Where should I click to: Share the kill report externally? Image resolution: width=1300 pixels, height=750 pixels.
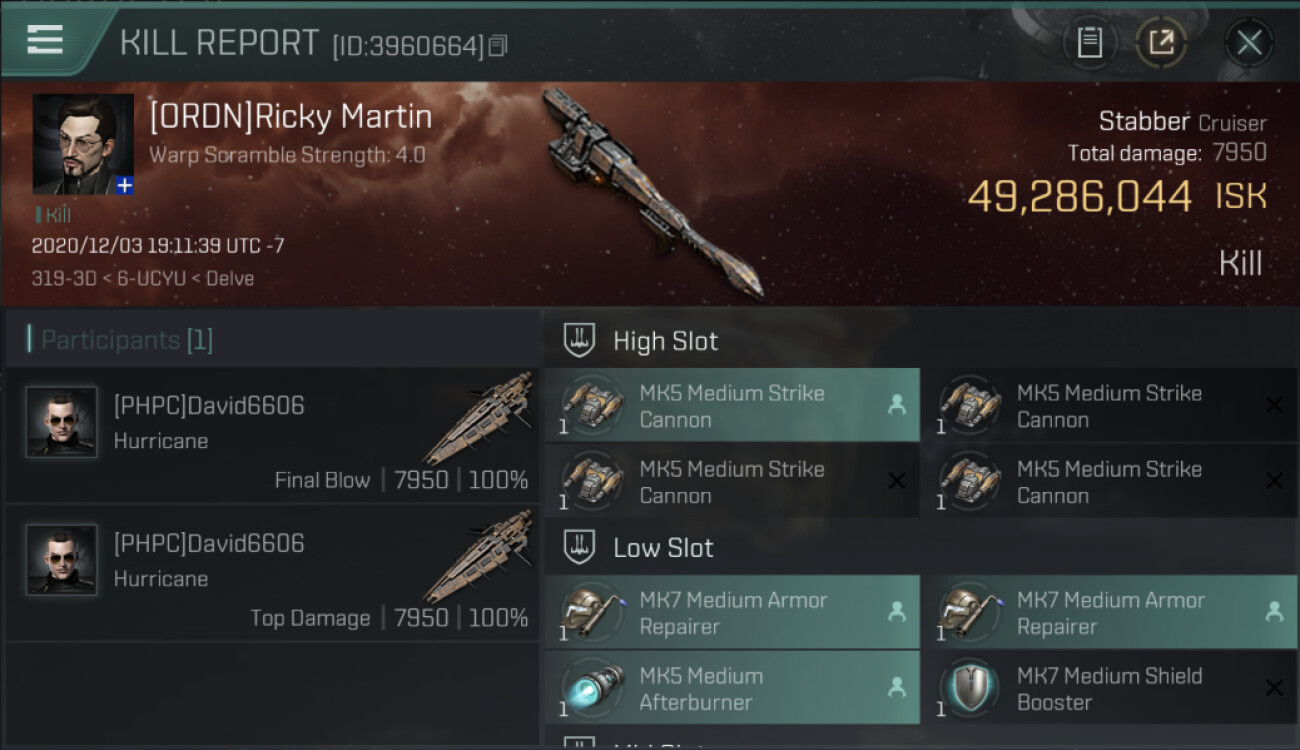tap(1161, 43)
